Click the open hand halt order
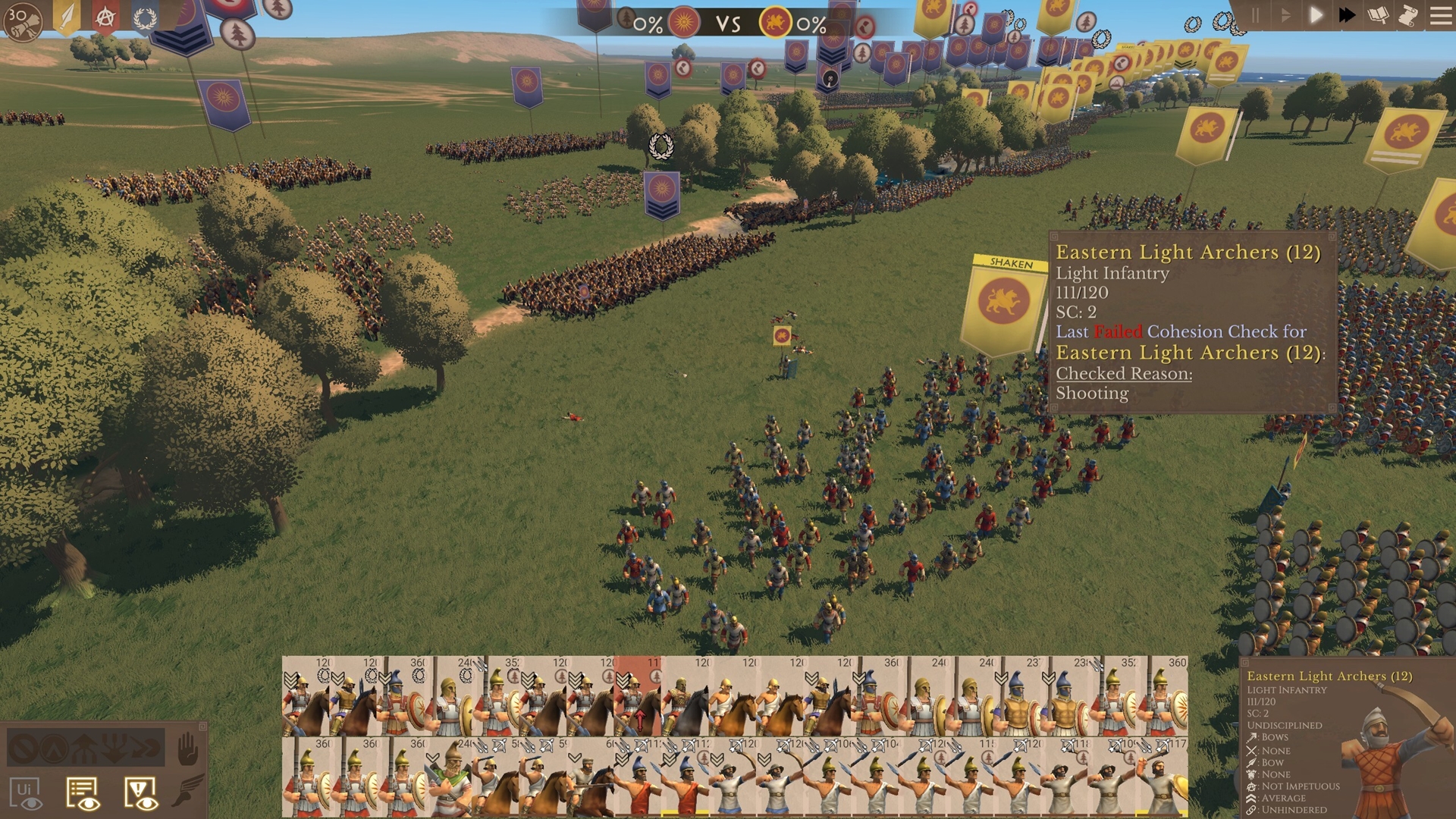This screenshot has width=1456, height=819. [187, 750]
